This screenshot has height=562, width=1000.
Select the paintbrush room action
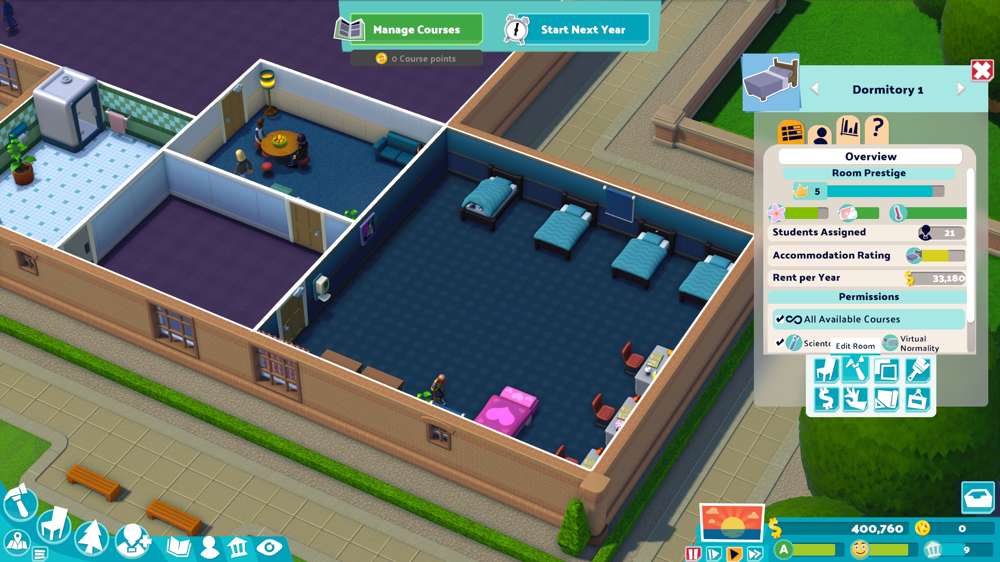click(x=917, y=370)
